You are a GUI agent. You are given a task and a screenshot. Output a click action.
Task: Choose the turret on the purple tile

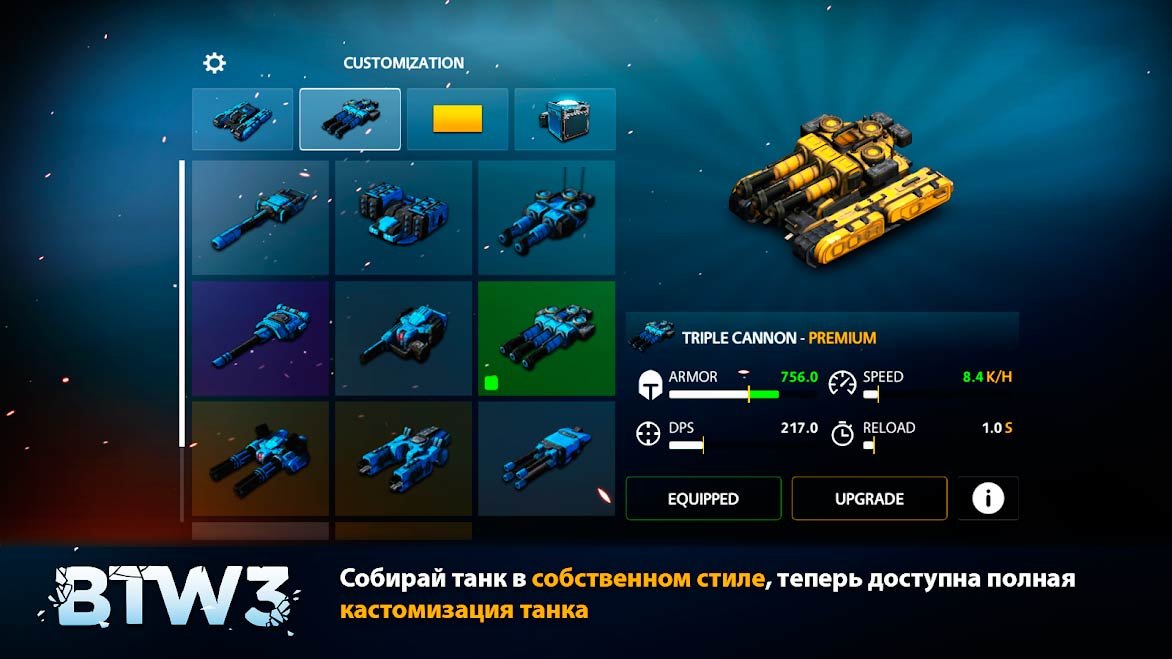260,338
